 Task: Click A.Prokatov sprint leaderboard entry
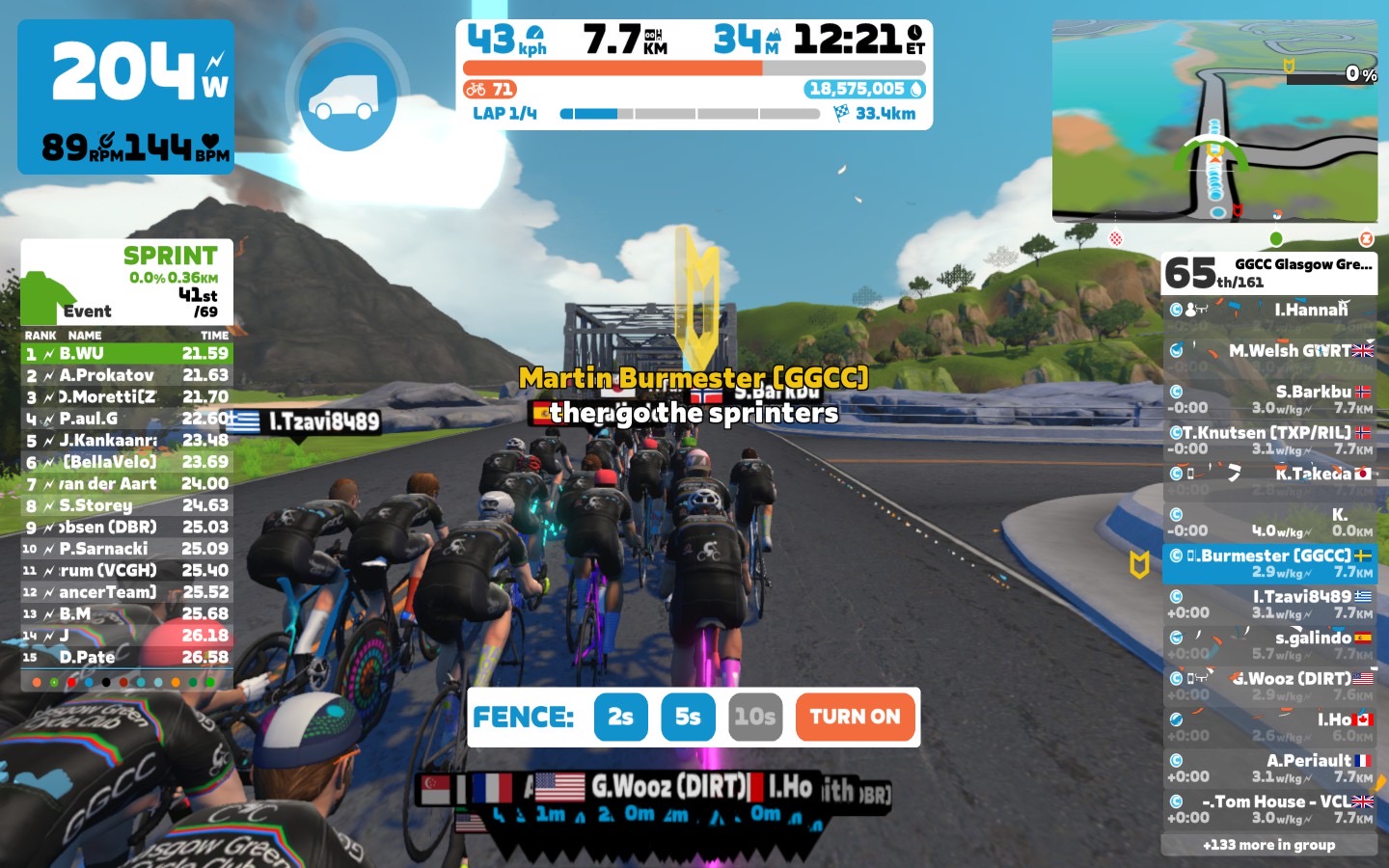[126, 375]
